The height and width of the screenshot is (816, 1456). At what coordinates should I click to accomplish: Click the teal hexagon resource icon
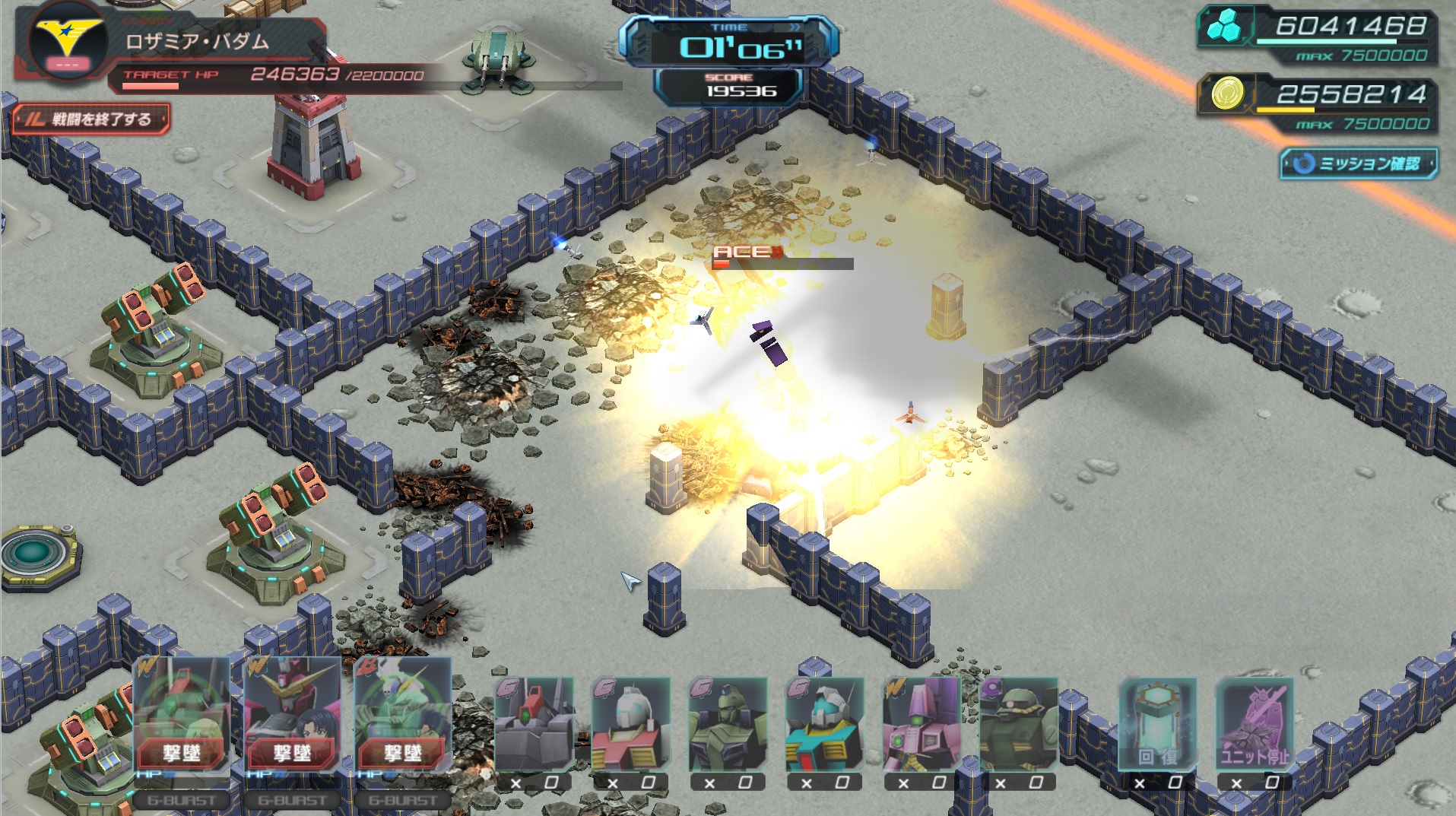pyautogui.click(x=1224, y=27)
